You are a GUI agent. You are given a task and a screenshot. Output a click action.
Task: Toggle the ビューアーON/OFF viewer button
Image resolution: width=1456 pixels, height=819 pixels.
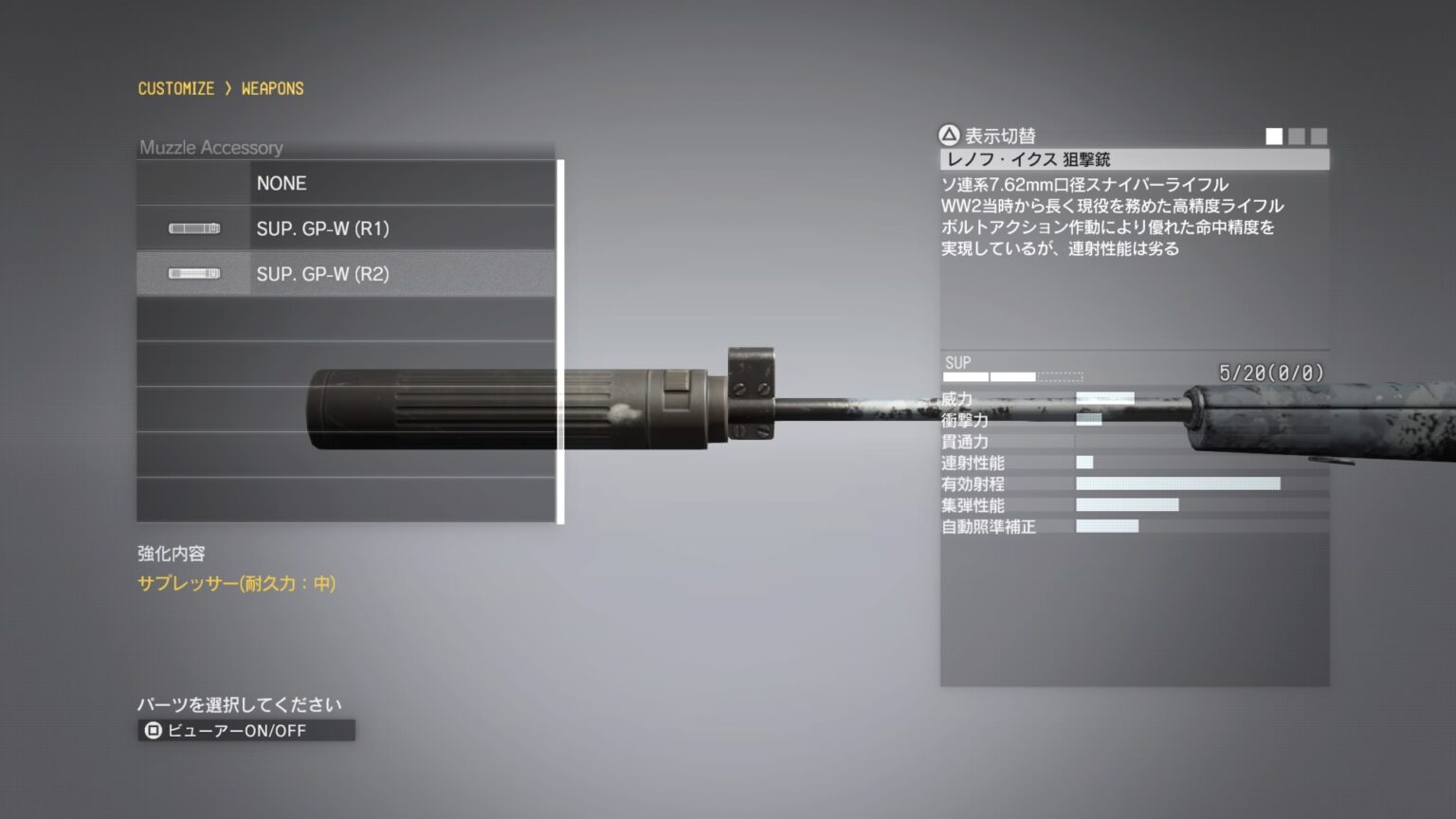click(x=246, y=730)
